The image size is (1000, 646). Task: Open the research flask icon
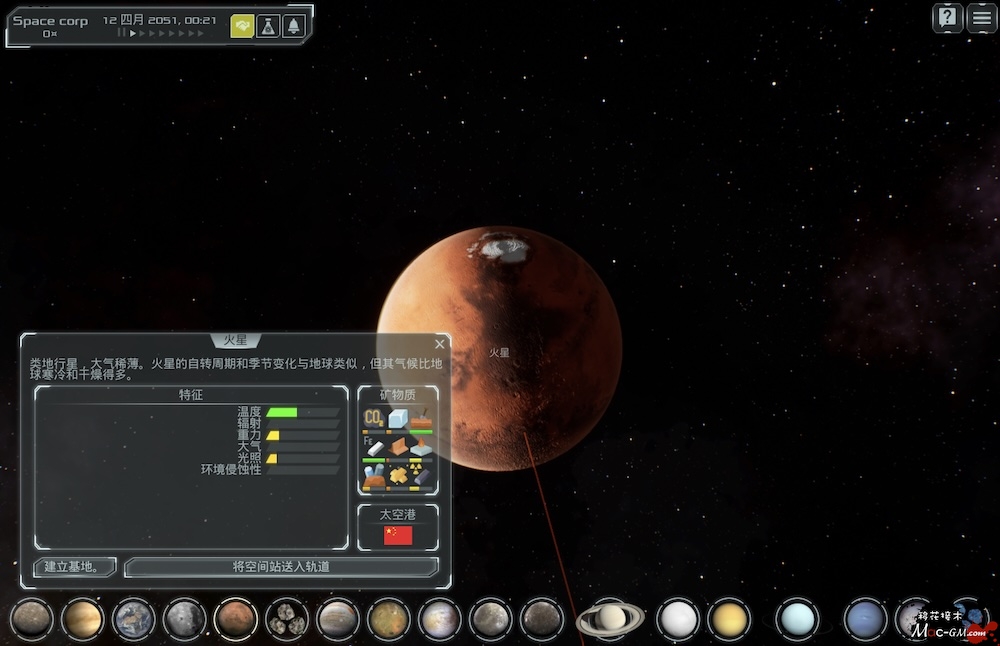pyautogui.click(x=268, y=27)
